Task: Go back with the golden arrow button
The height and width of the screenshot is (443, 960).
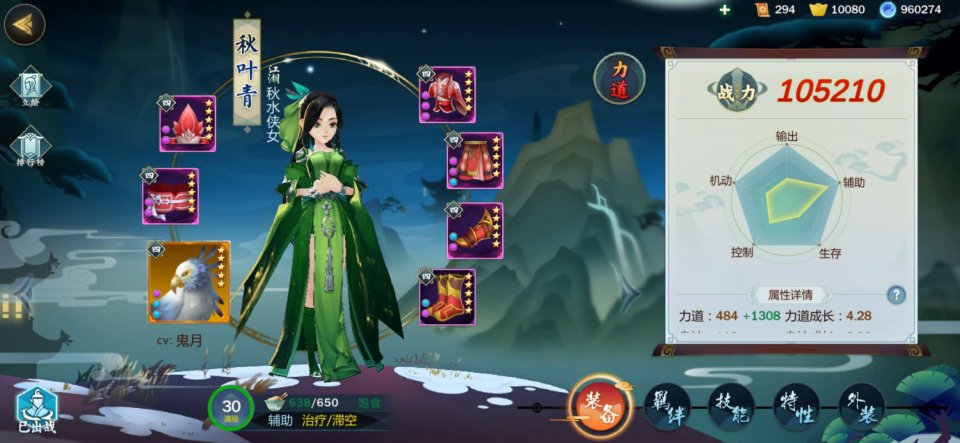Action: 24,25
